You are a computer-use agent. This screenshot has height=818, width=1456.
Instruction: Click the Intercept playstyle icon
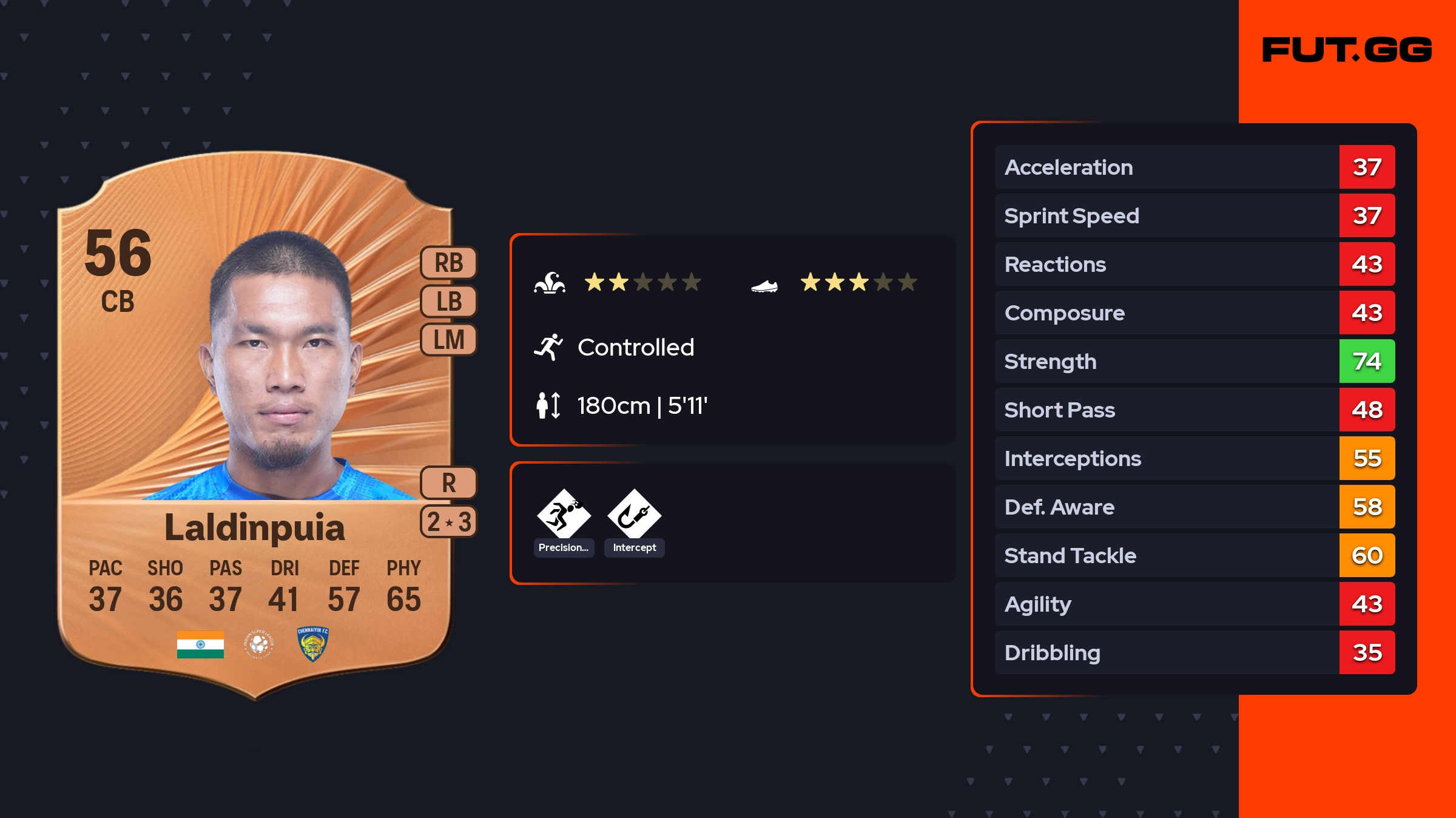[x=634, y=515]
